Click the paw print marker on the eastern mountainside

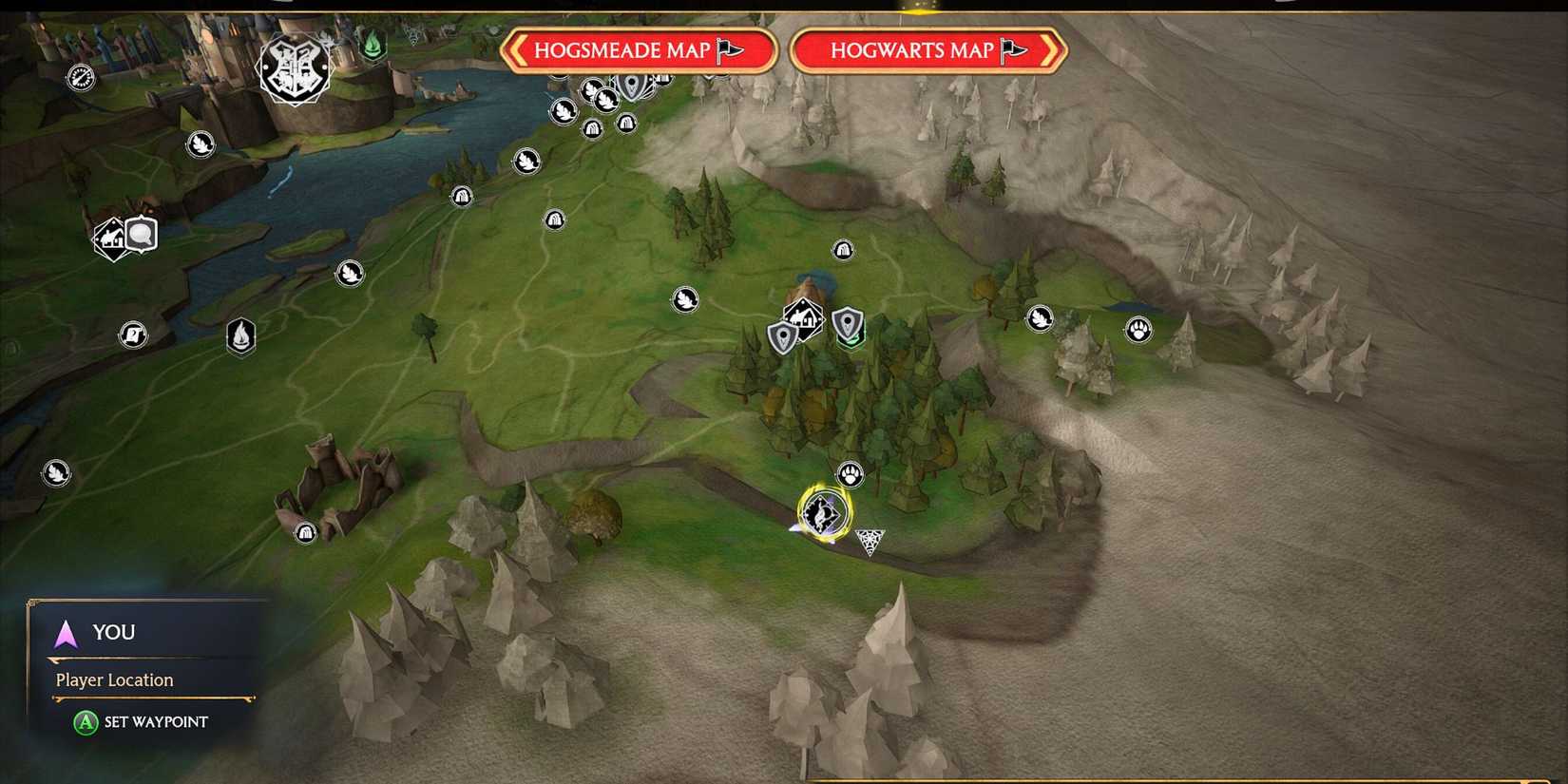1137,330
